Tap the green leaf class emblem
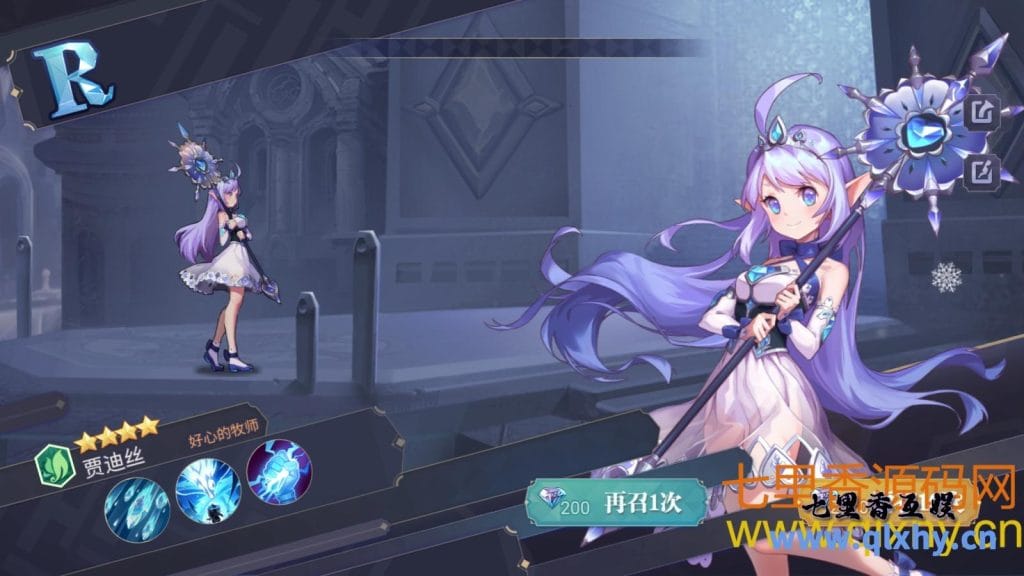 tap(53, 465)
